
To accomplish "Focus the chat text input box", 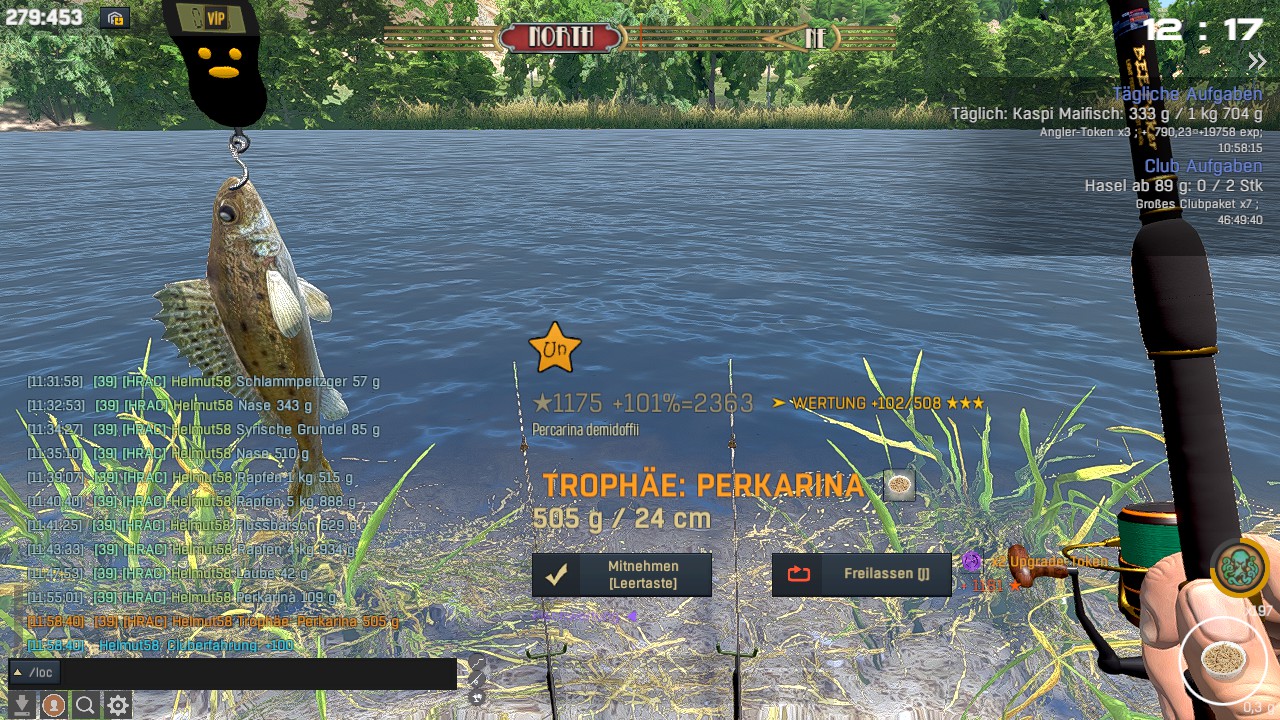I will 258,673.
